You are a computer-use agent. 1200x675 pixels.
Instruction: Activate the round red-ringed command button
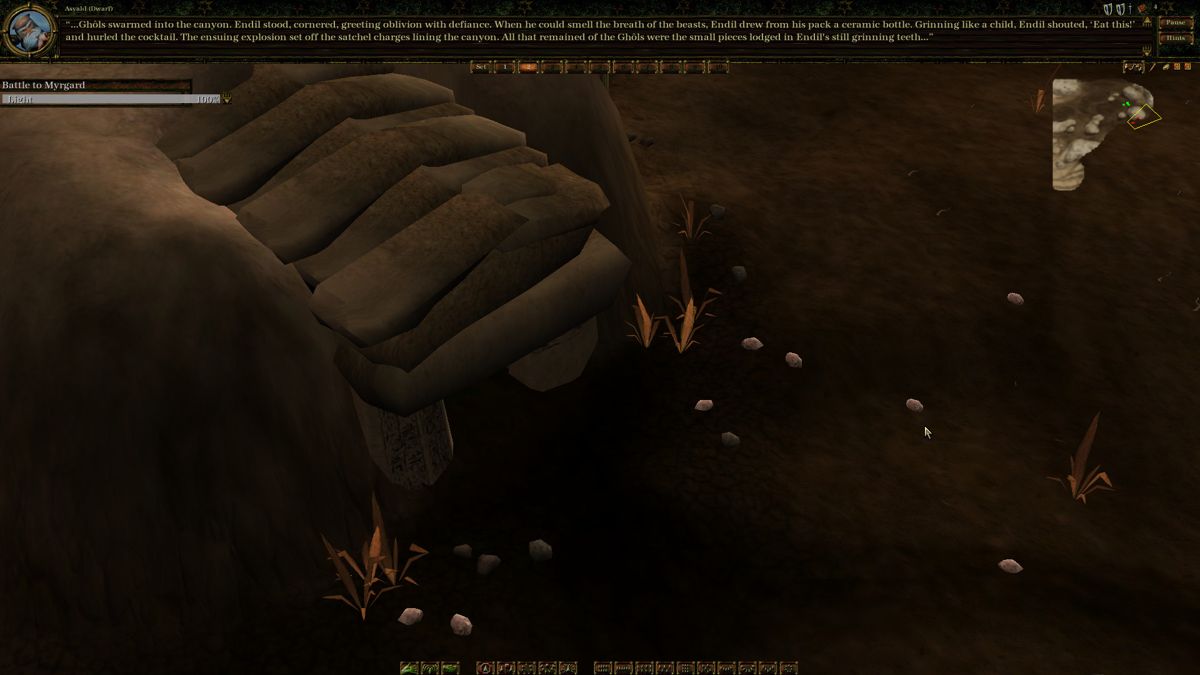click(485, 667)
